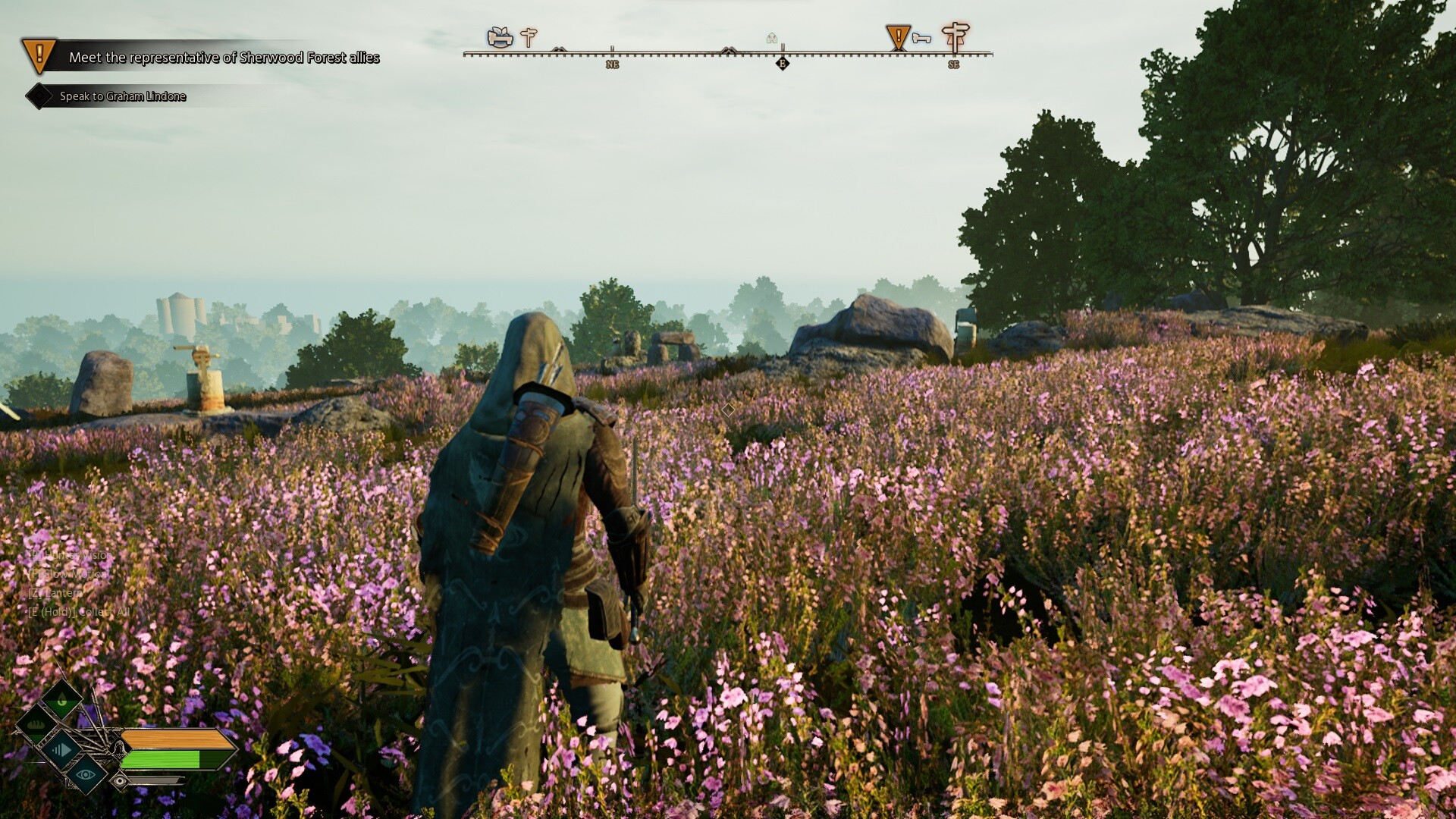Select the small signpost marker beside the planter
The image size is (1456, 819).
click(529, 36)
